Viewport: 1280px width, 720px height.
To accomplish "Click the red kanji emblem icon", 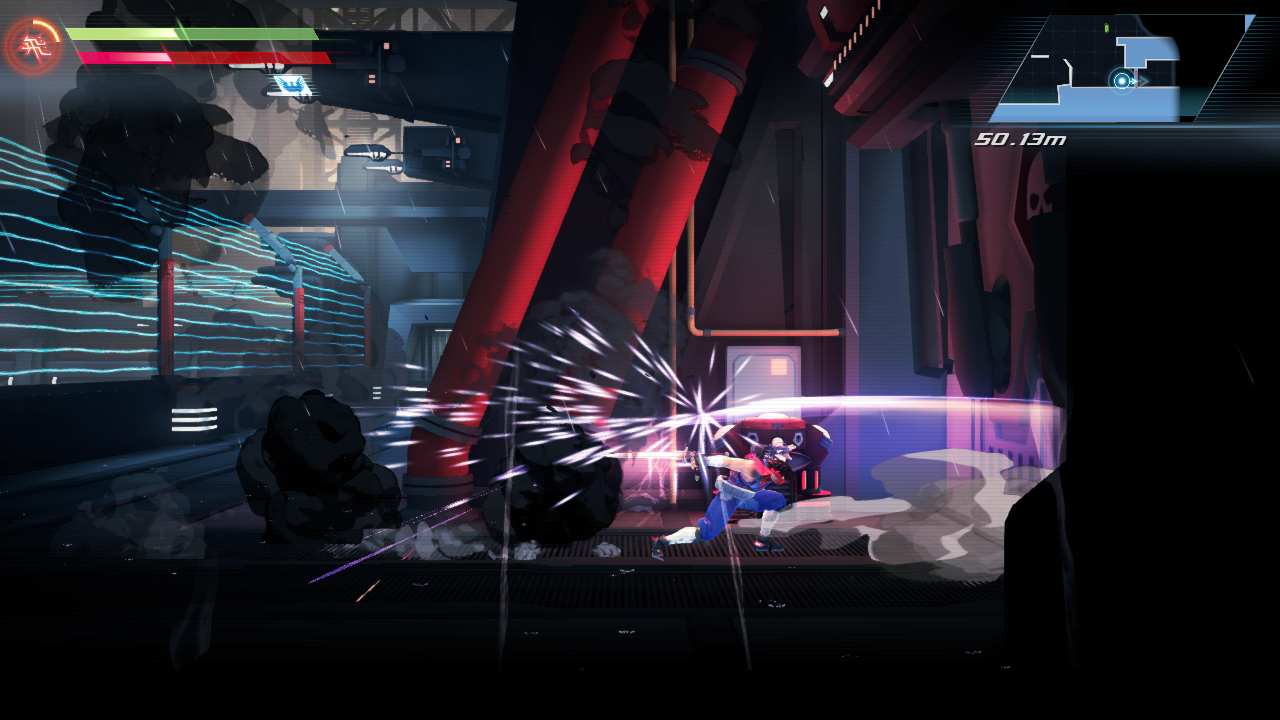I will pyautogui.click(x=33, y=47).
